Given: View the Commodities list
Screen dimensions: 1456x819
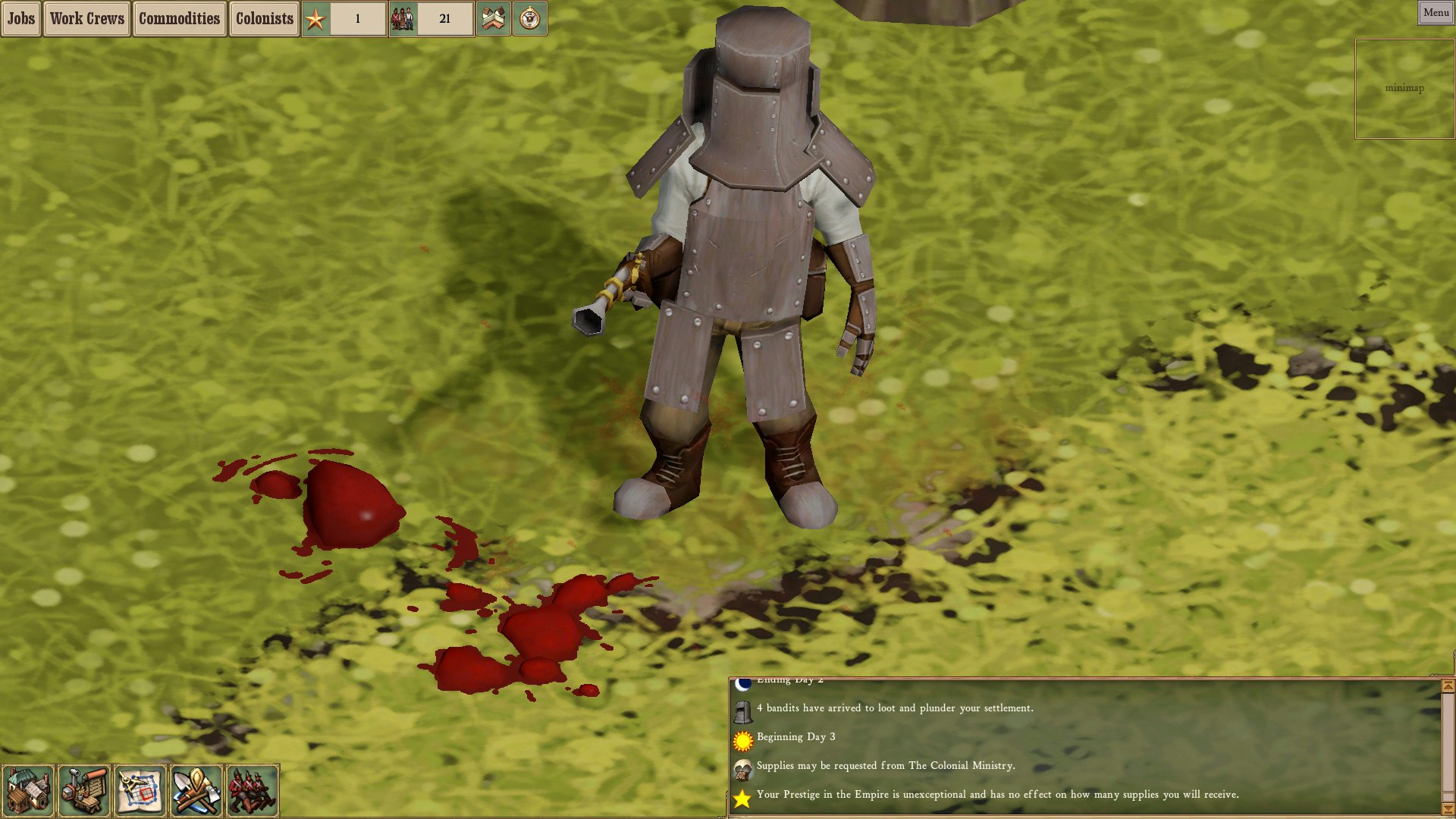Looking at the screenshot, I should [x=179, y=18].
